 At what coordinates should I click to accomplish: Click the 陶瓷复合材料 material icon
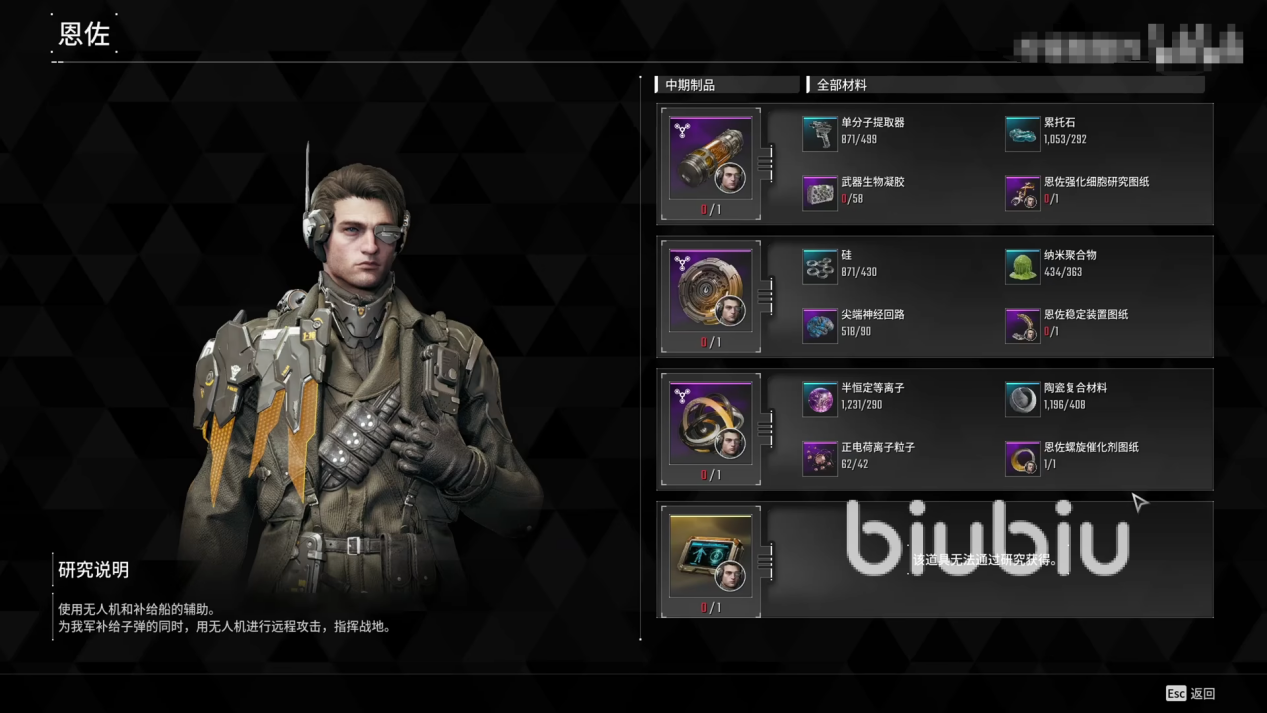click(x=1022, y=399)
